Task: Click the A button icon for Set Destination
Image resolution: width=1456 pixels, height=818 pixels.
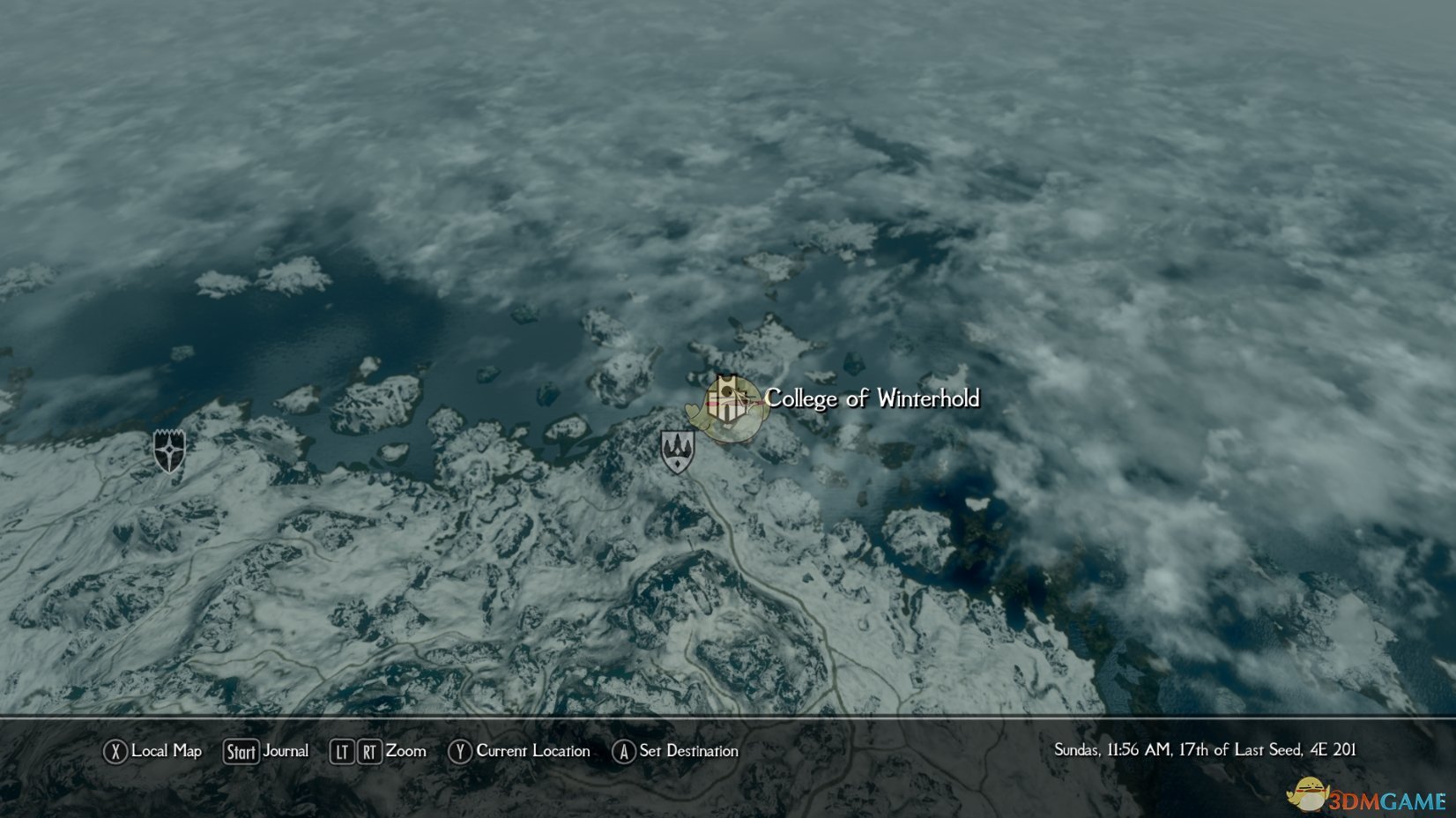Action: [624, 752]
